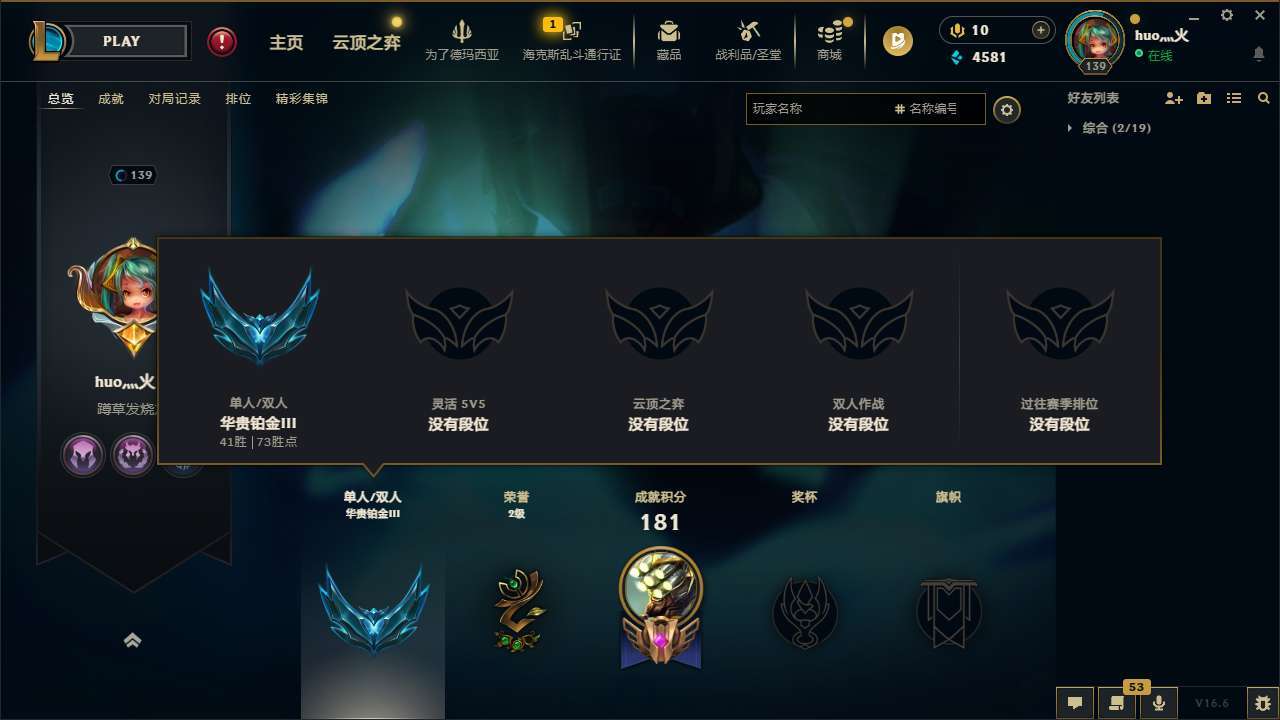1280x720 pixels.
Task: Open the 云顶之弈 menu item
Action: click(365, 42)
